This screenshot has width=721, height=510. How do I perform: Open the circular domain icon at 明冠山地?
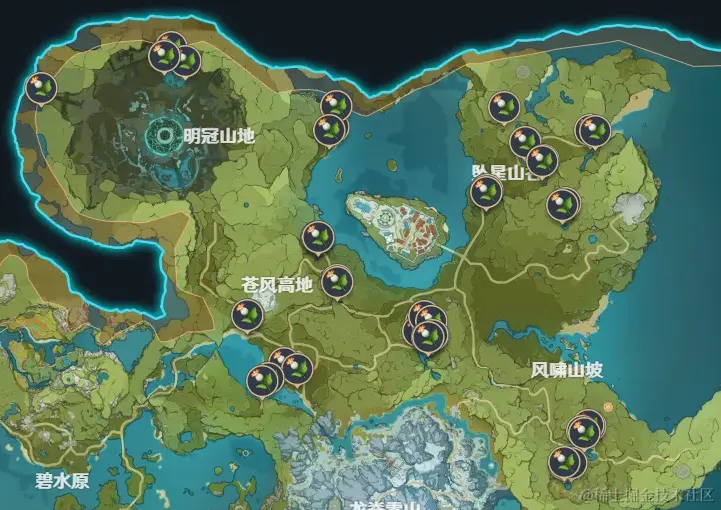click(x=165, y=133)
